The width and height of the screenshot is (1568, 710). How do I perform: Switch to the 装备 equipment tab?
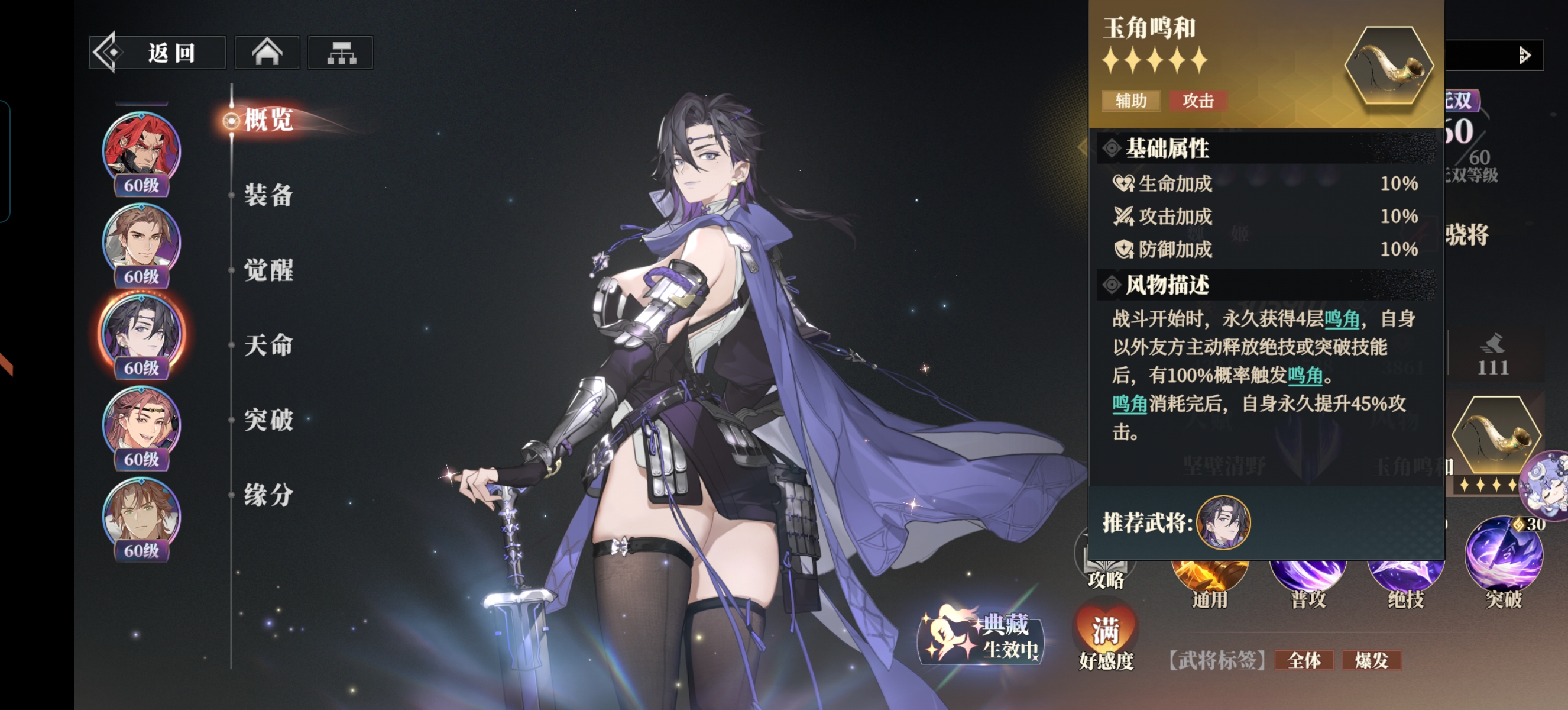268,195
